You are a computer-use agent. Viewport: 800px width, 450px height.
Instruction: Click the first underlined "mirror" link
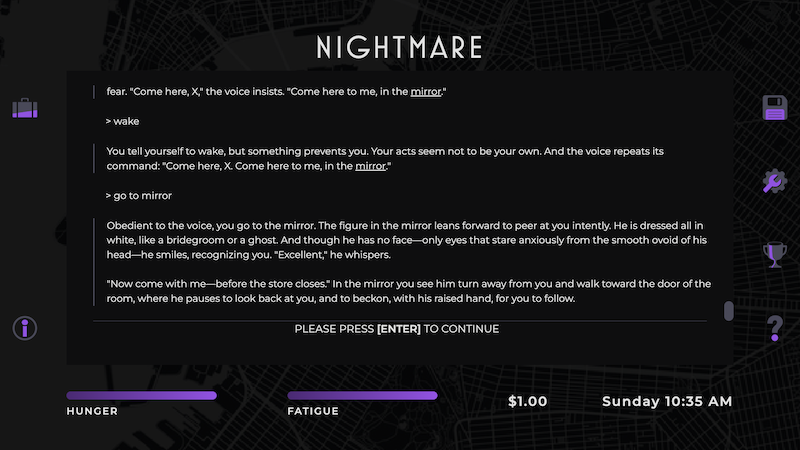pos(425,92)
